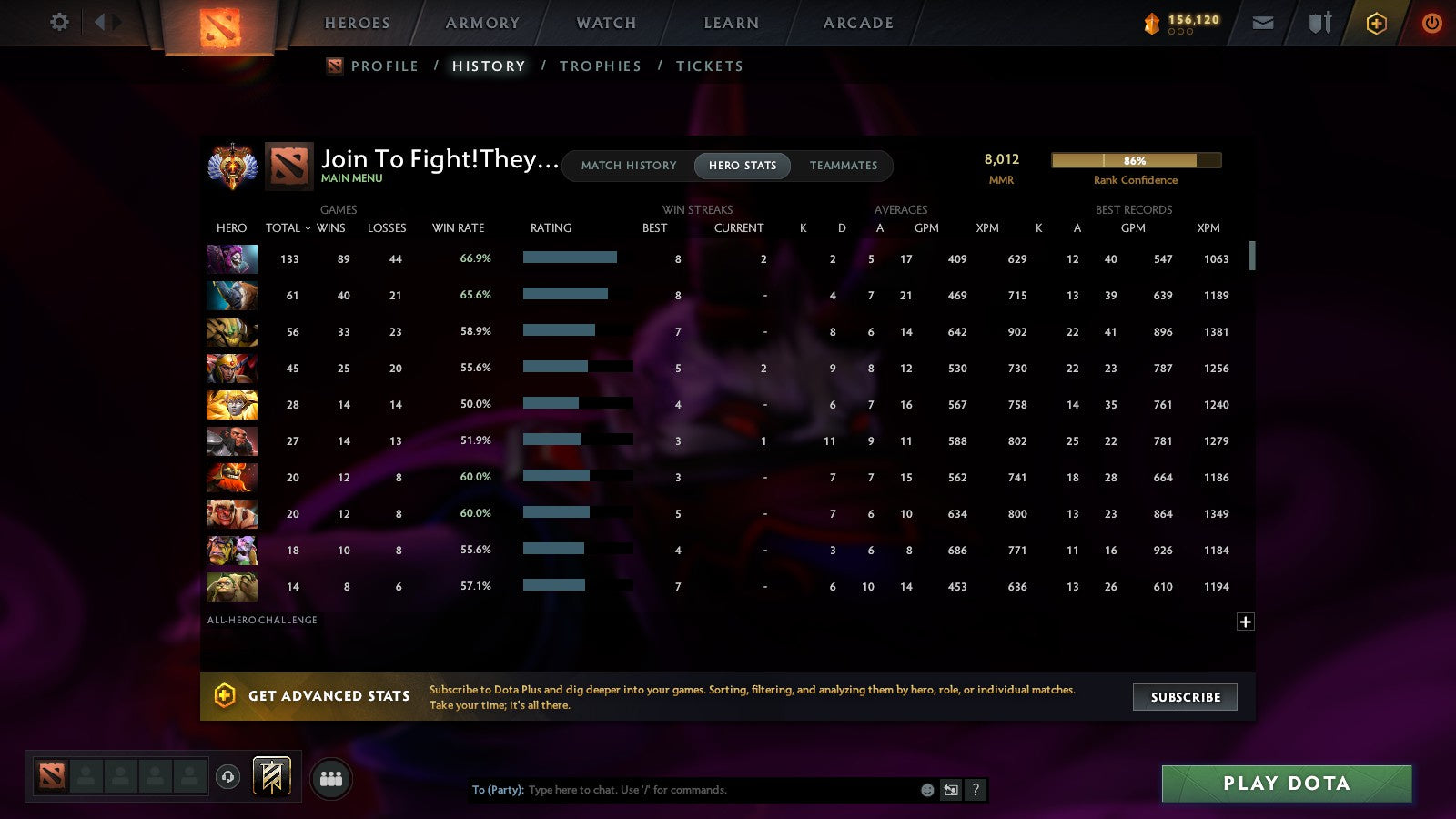The height and width of the screenshot is (819, 1456).
Task: Open Dota Plus via the hexagon plus icon
Action: coord(1376,24)
